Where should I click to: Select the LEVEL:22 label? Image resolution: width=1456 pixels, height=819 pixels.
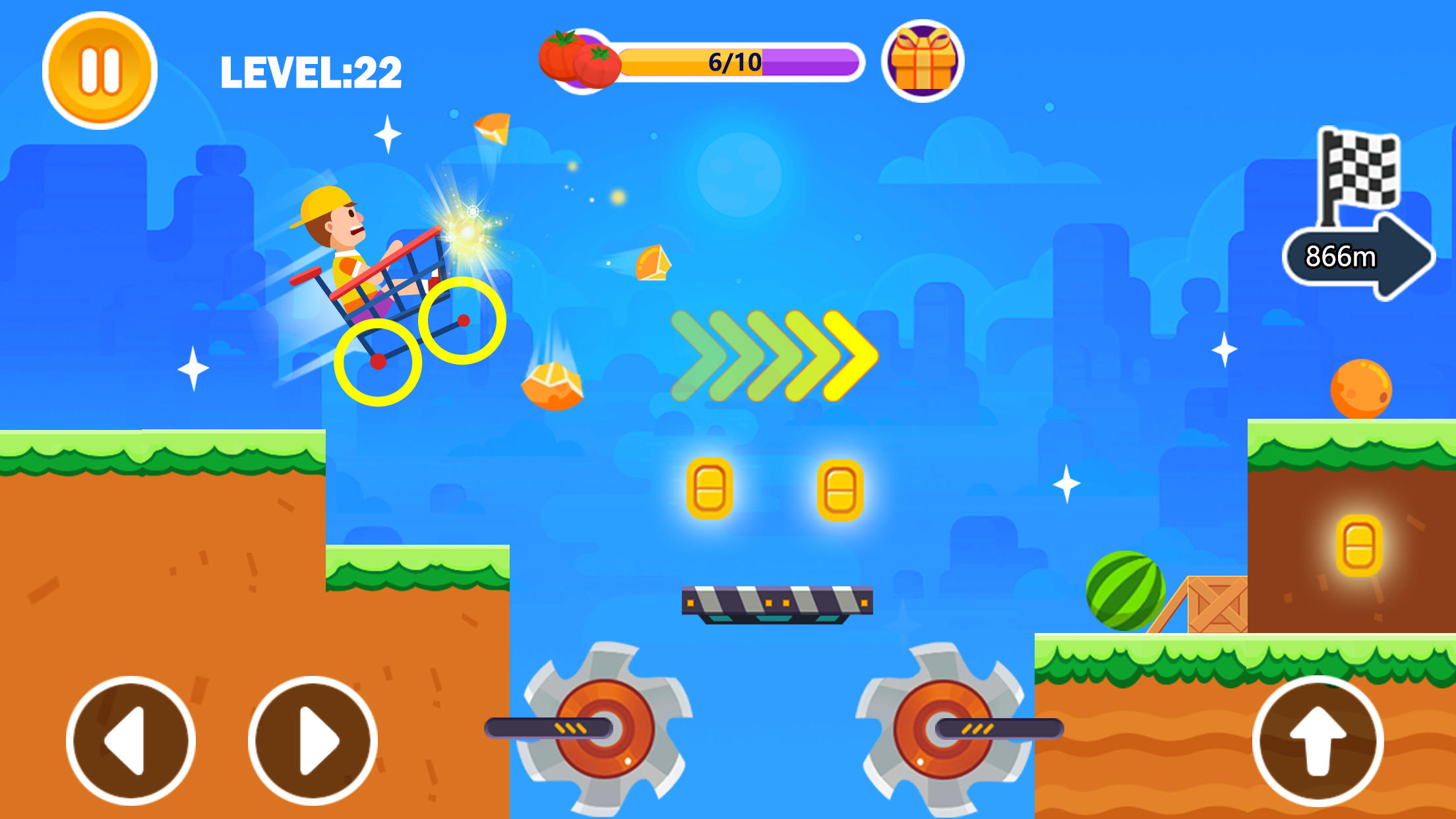click(x=310, y=71)
